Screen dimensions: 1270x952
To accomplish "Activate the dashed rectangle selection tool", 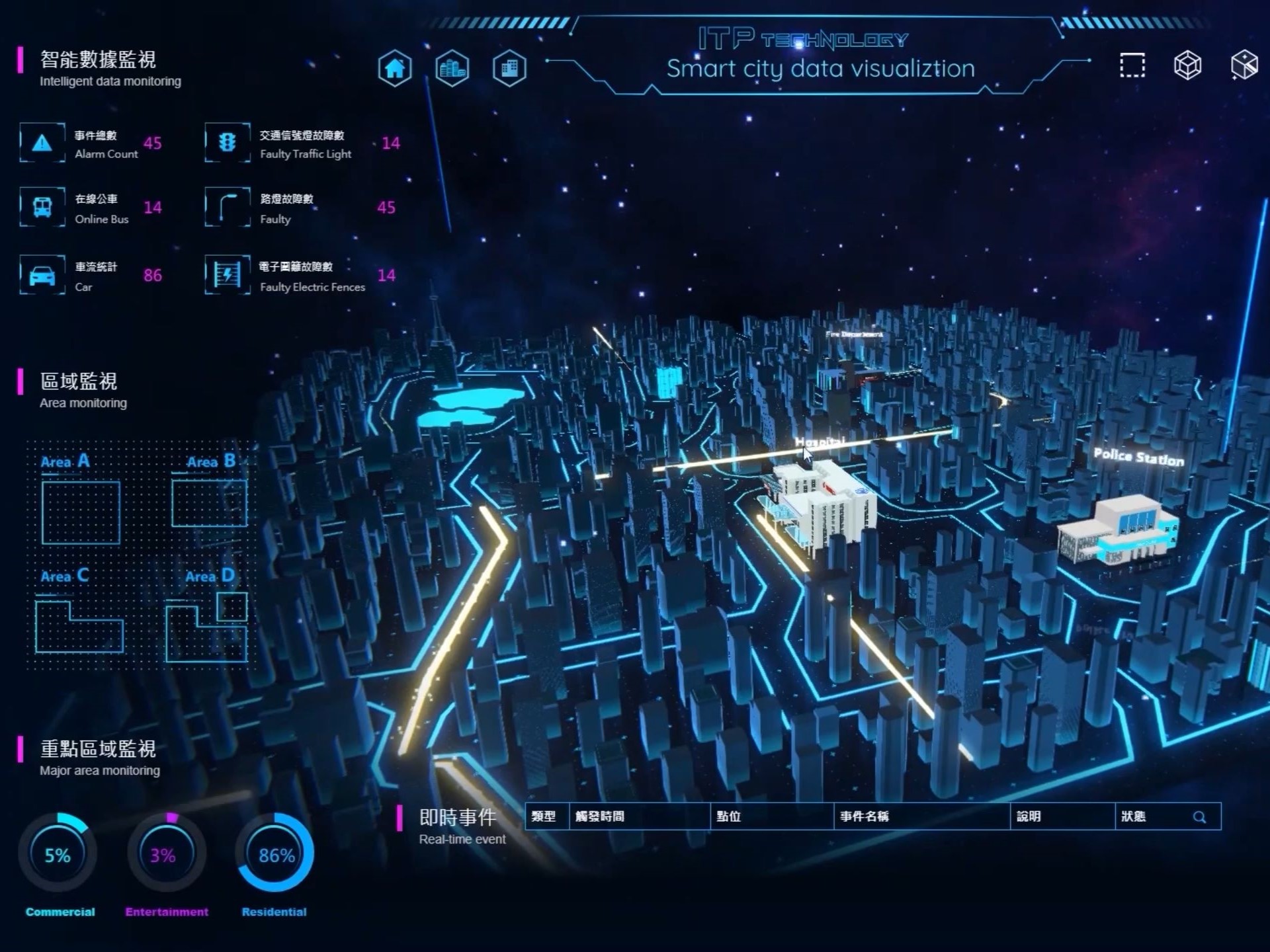I will (x=1132, y=65).
